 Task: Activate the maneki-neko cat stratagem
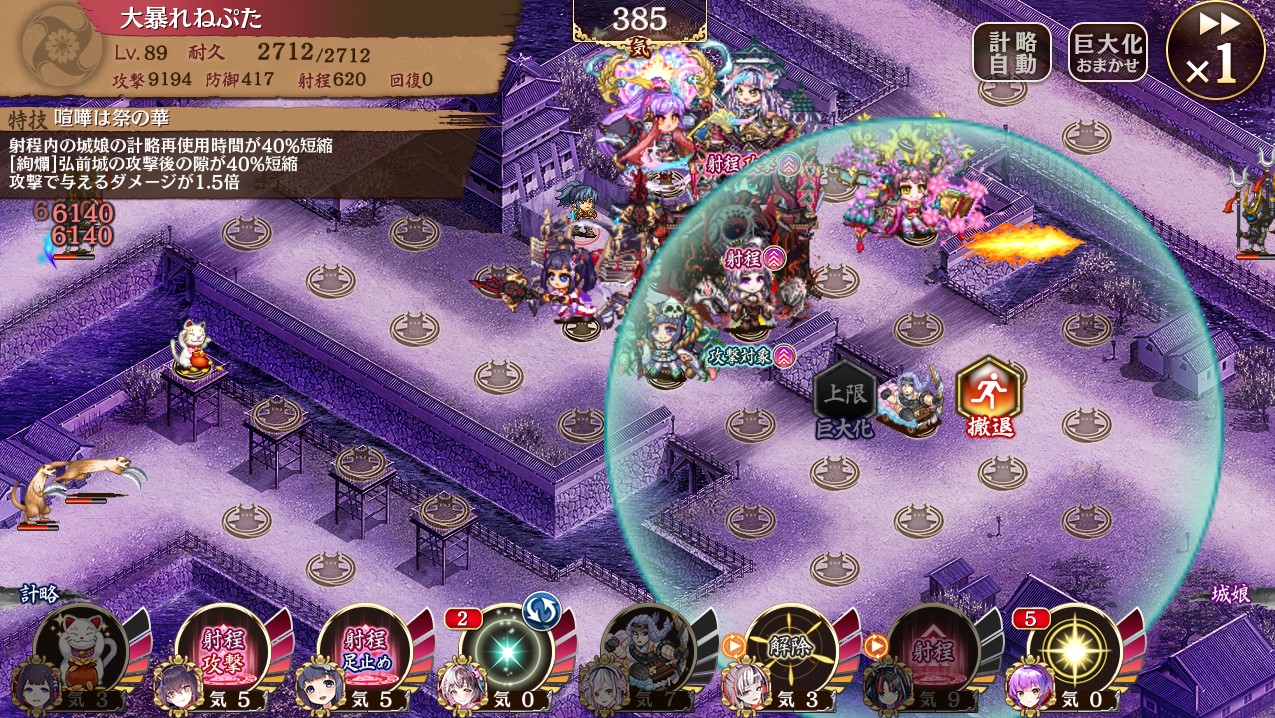point(80,648)
